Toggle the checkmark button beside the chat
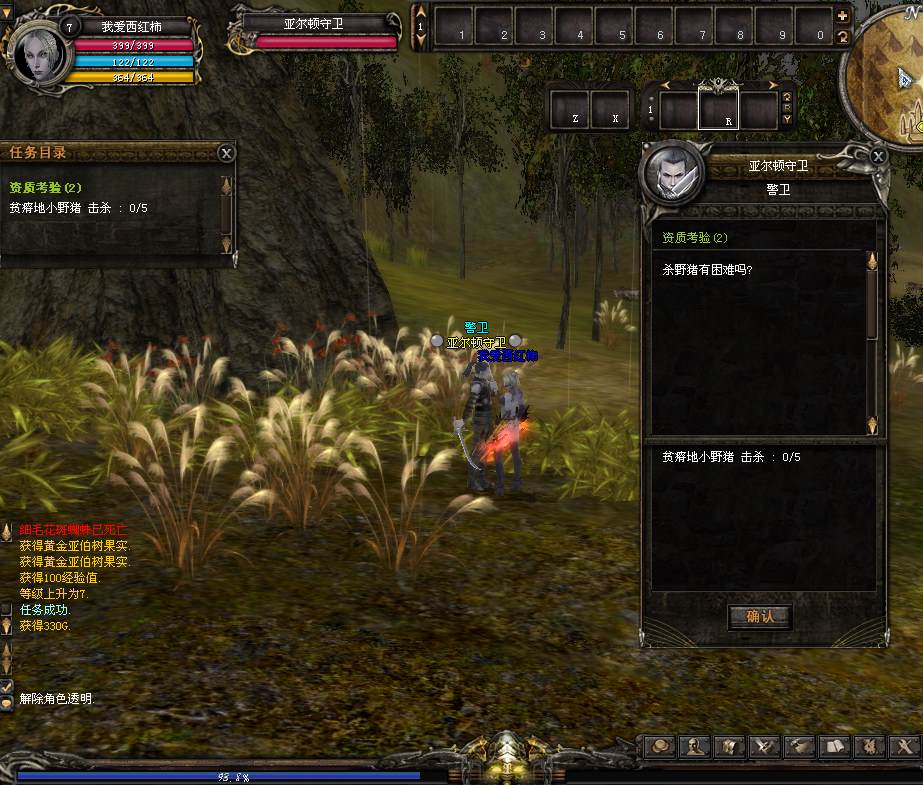This screenshot has height=785, width=923. 6,686
